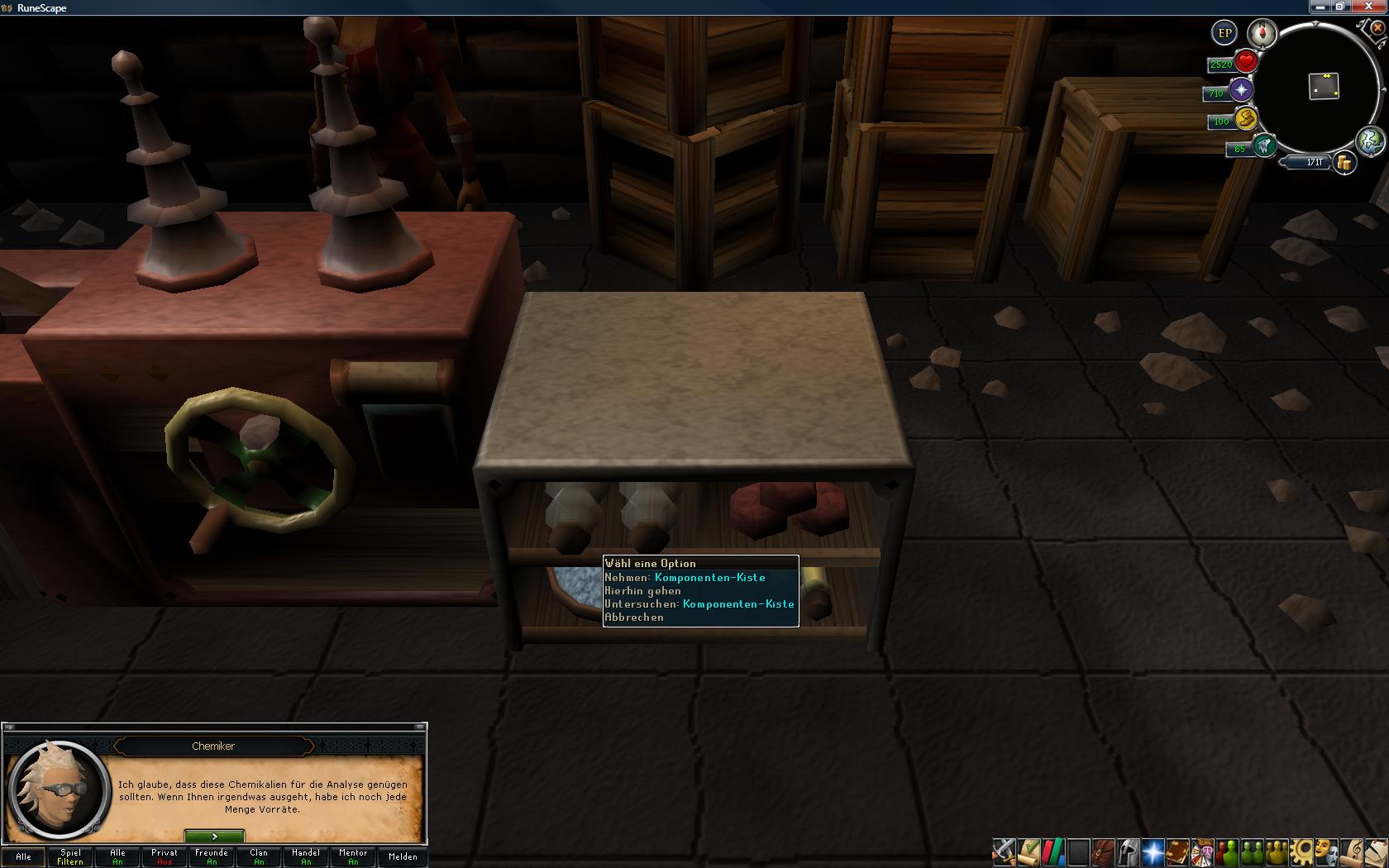Open the gear settings tab

(1301, 851)
